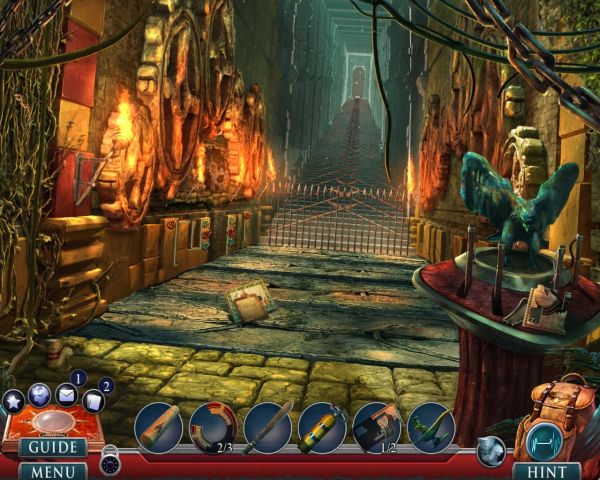Click the red journal book with crystal
This screenshot has height=480, width=600.
click(52, 420)
